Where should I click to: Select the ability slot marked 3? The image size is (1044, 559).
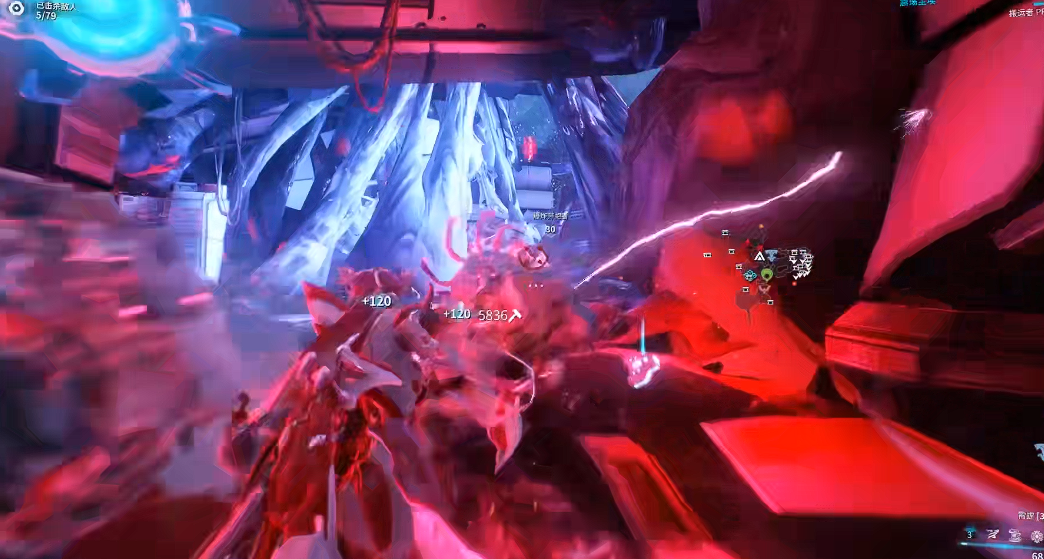tap(969, 535)
